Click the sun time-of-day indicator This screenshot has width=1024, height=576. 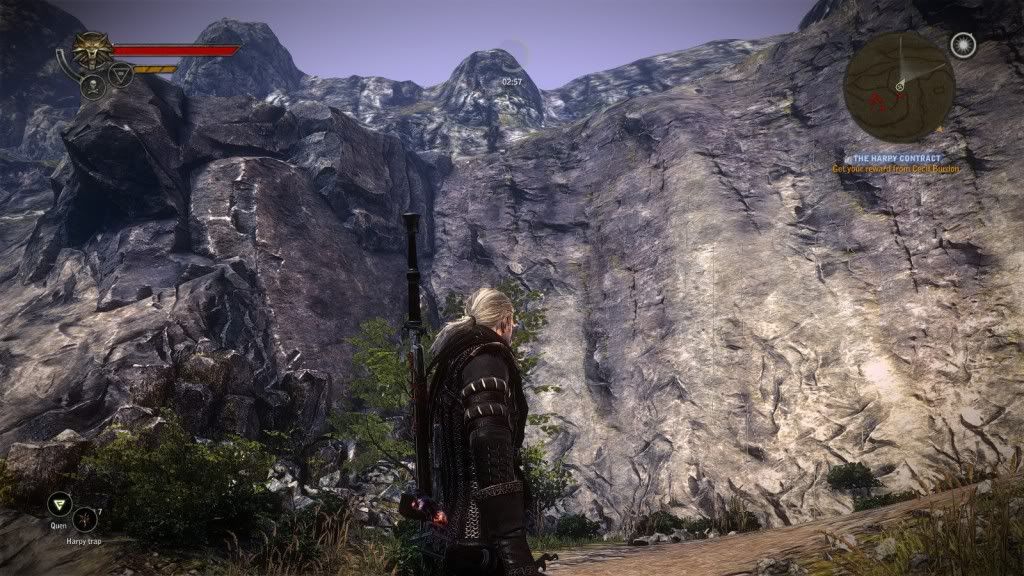click(x=962, y=45)
